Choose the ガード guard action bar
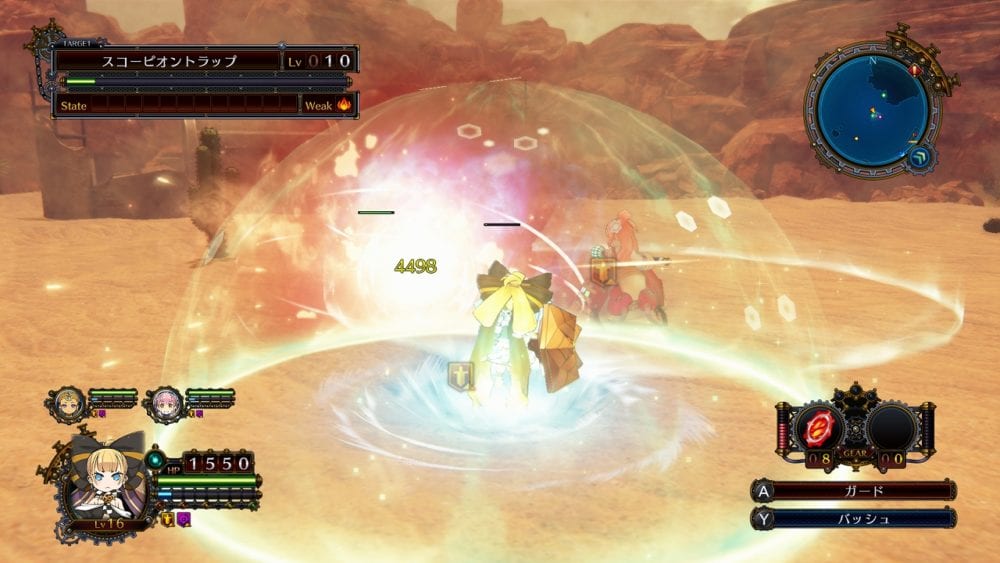 pyautogui.click(x=864, y=491)
